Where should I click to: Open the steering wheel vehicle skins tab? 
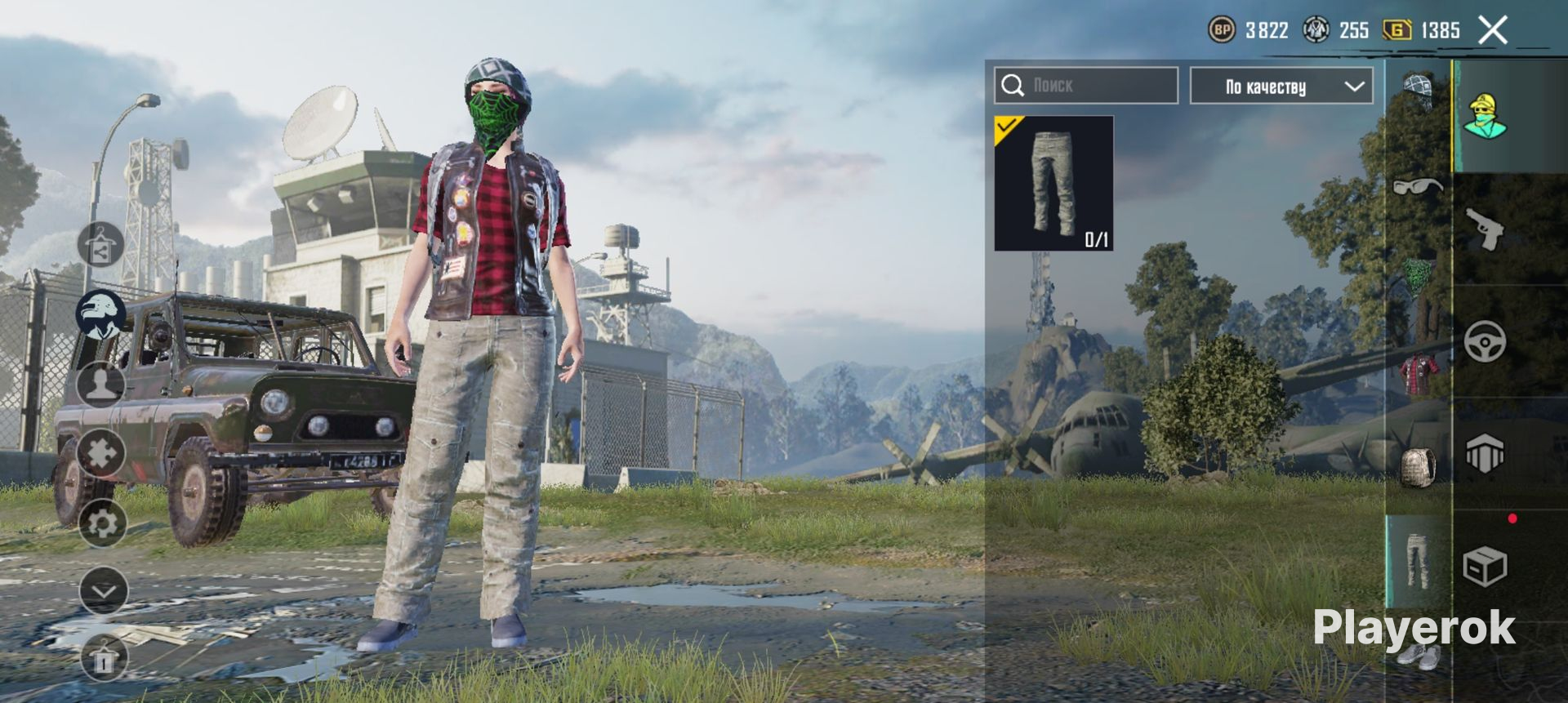pyautogui.click(x=1485, y=341)
